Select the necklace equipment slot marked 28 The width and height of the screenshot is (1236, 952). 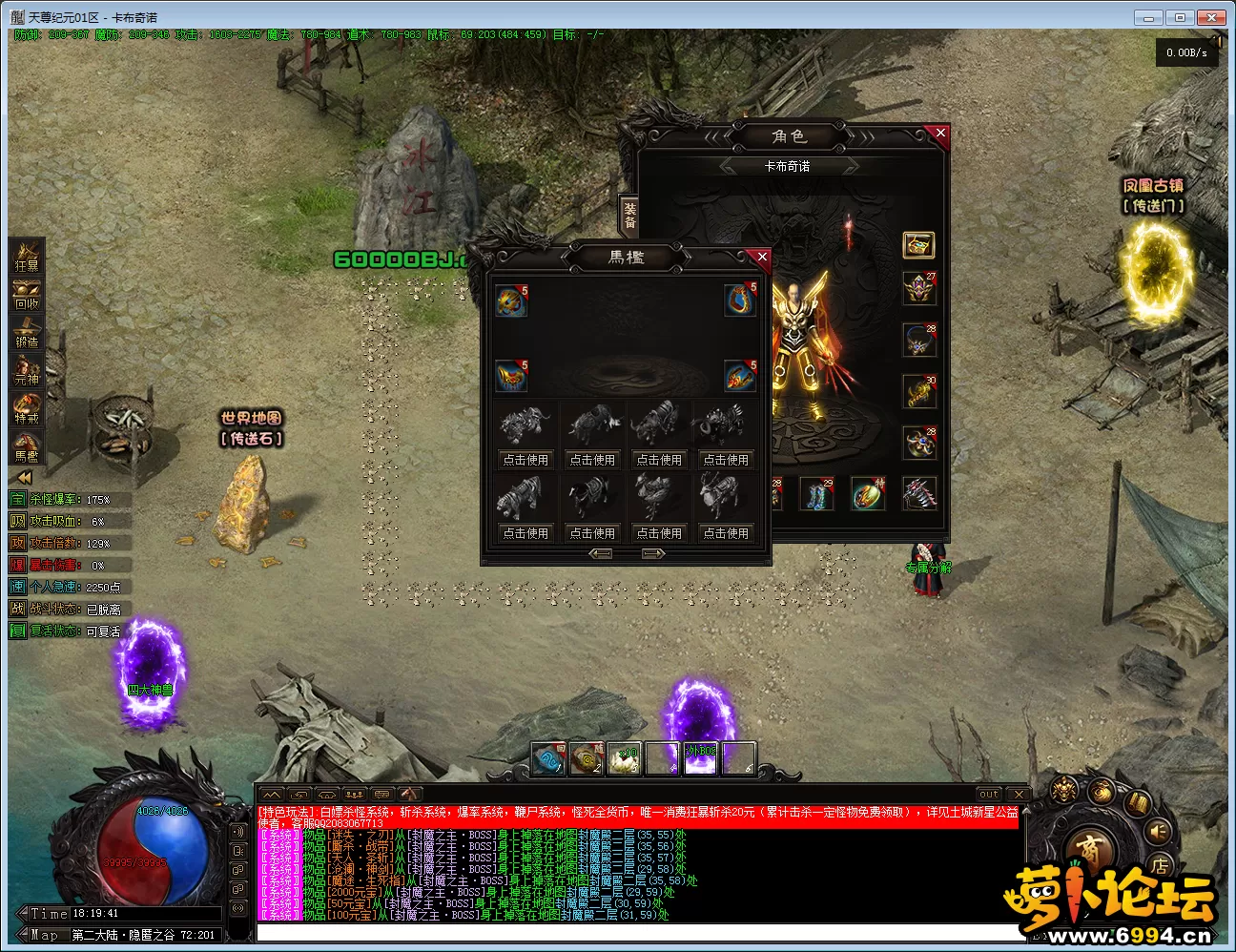click(919, 341)
